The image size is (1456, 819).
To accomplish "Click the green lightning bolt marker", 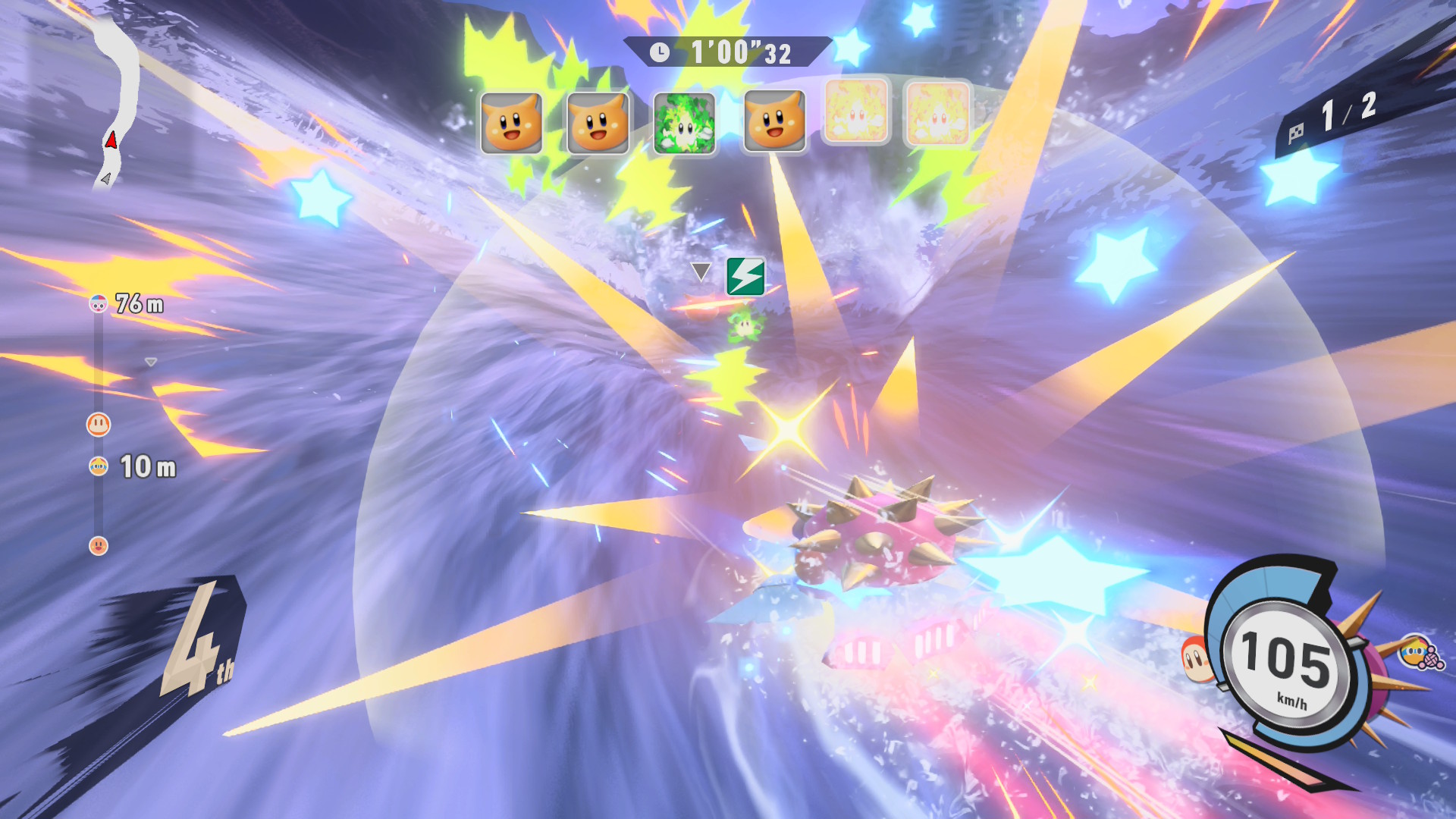I will pyautogui.click(x=745, y=276).
